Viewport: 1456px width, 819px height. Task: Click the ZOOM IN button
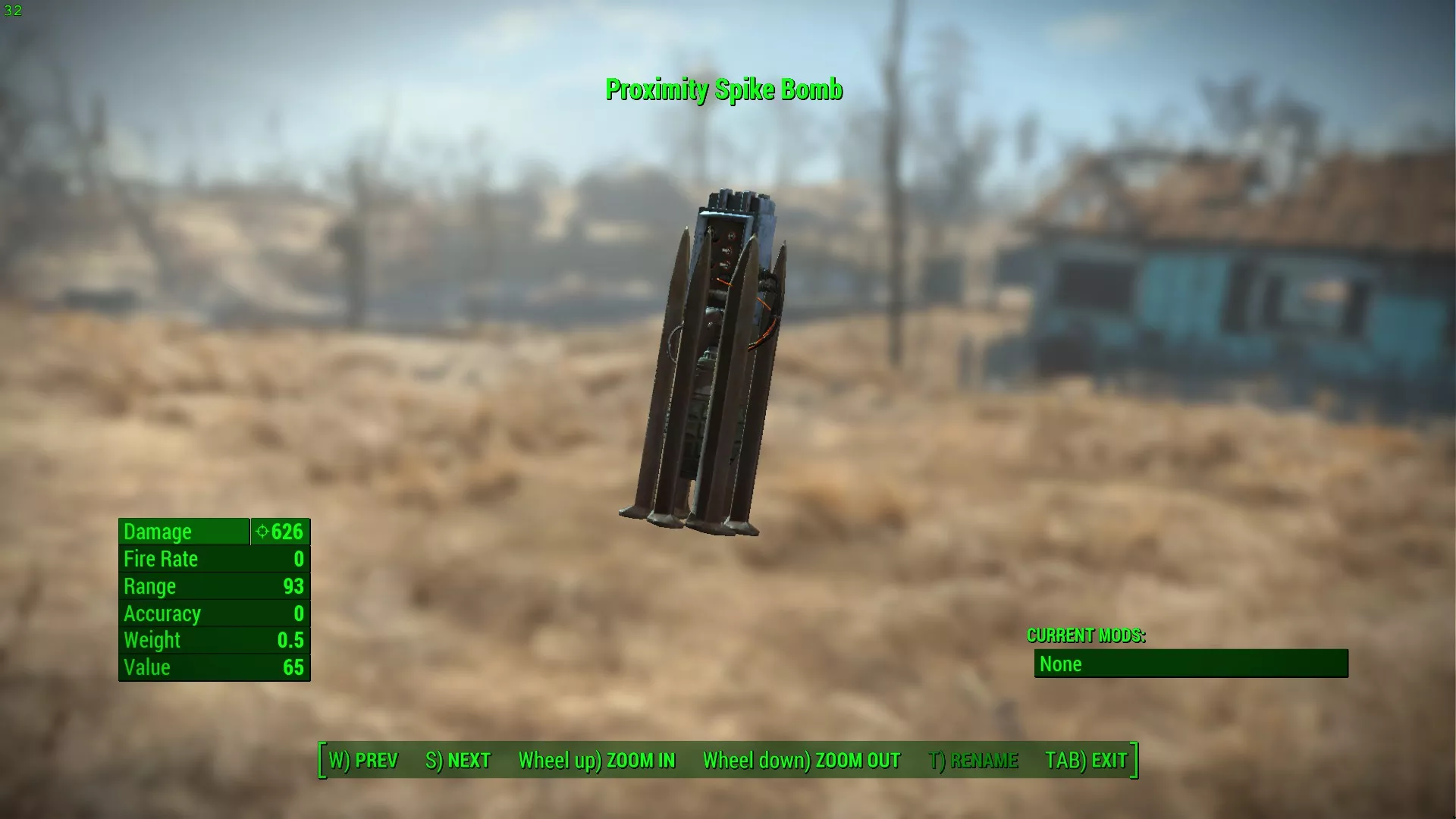click(597, 761)
